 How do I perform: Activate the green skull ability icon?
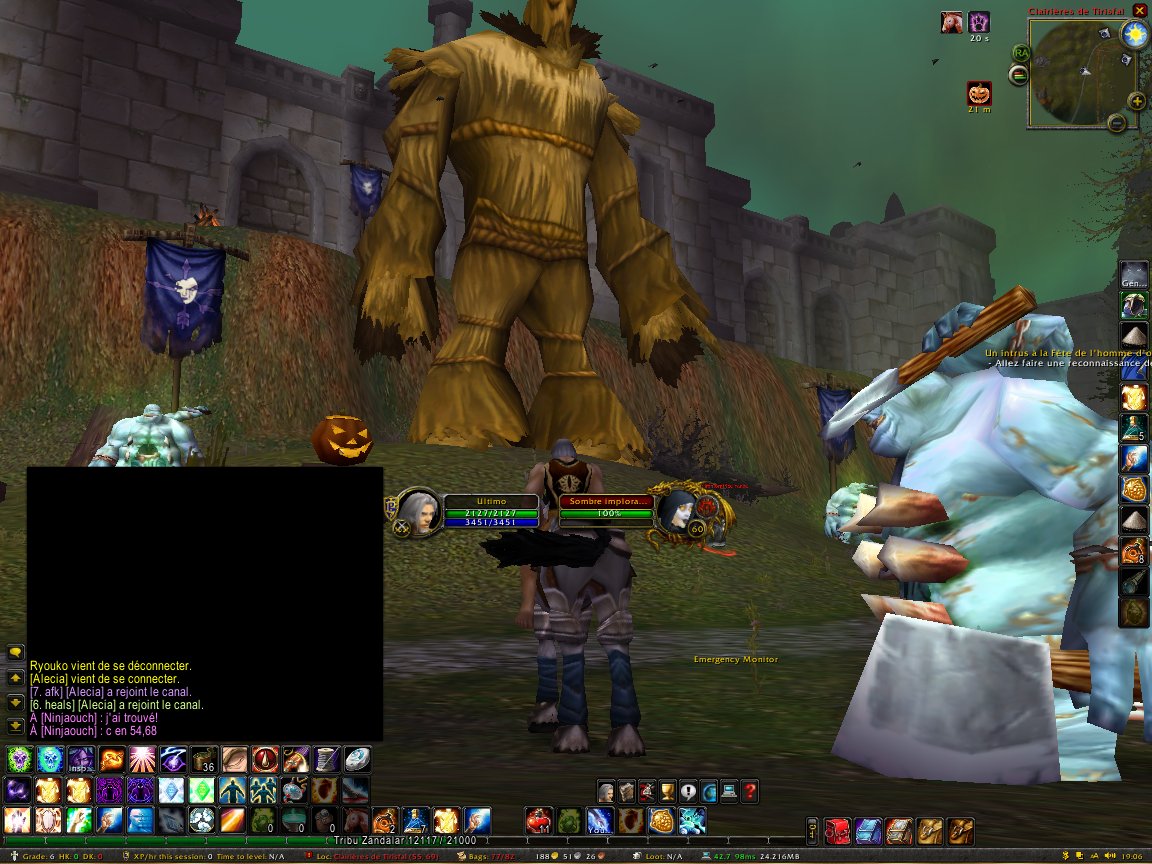[x=17, y=759]
